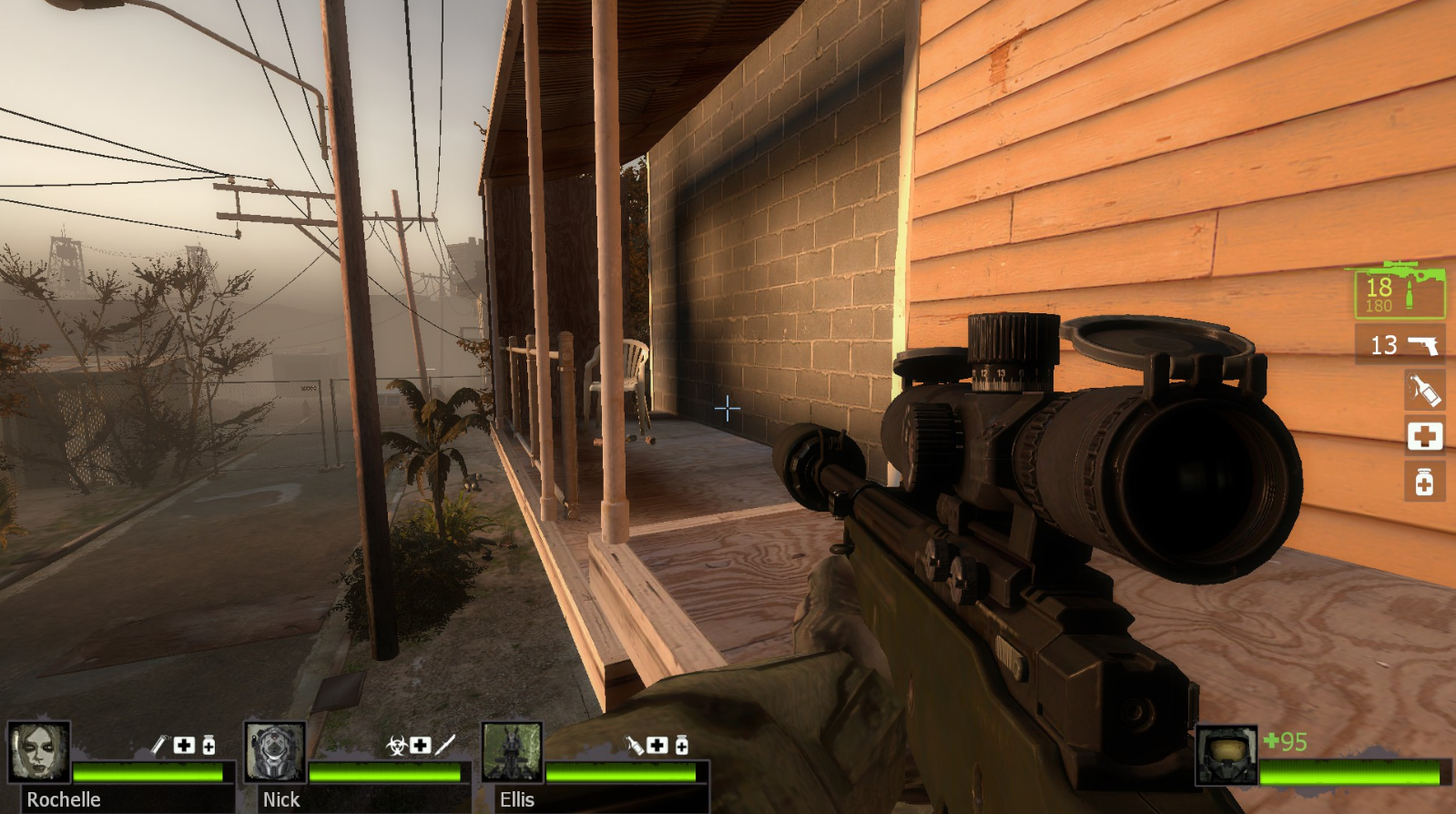This screenshot has width=1456, height=814.
Task: Click Nick's bile bomb biohazard icon
Action: coord(396,746)
